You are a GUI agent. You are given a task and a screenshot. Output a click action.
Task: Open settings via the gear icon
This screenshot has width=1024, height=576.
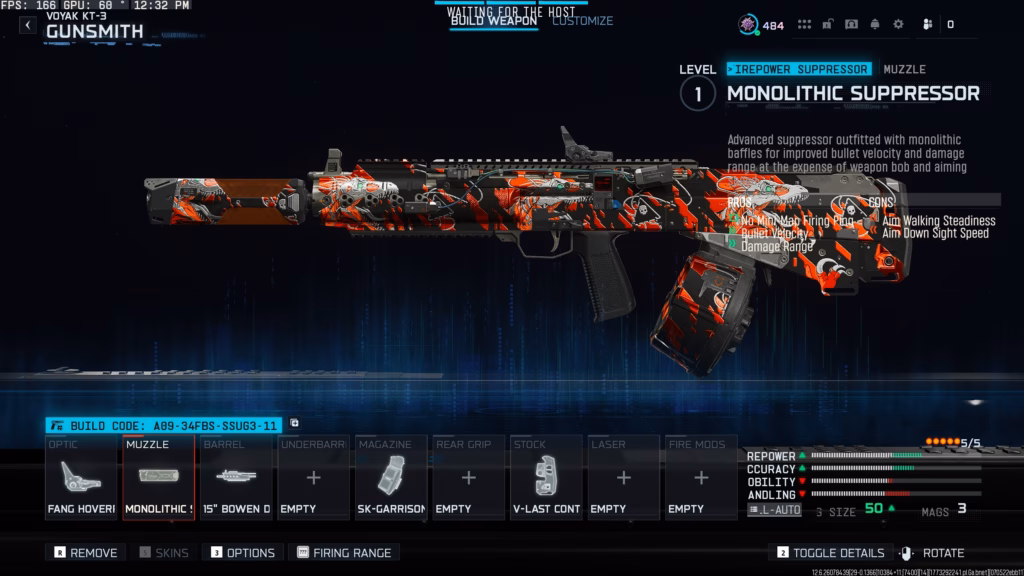898,24
